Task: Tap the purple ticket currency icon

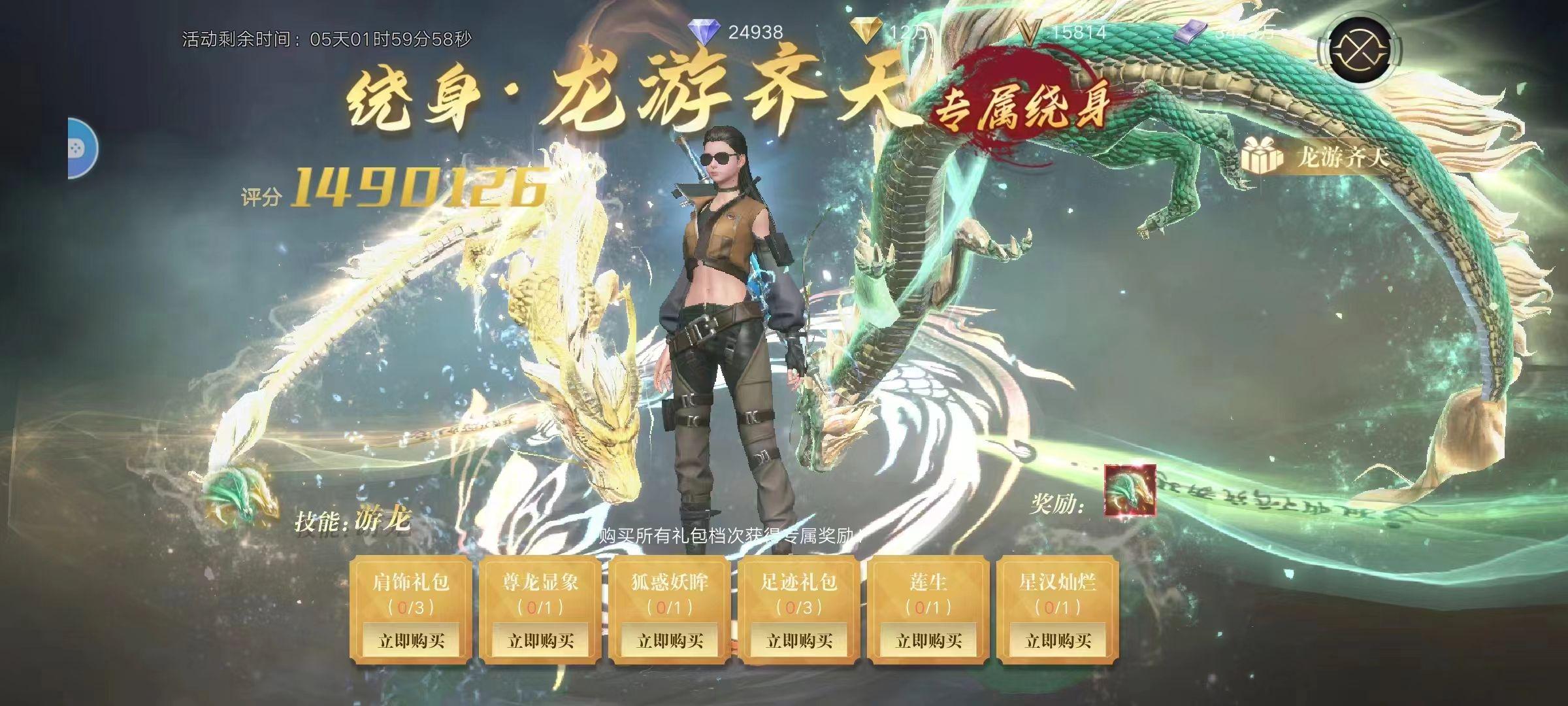Action: point(1190,32)
